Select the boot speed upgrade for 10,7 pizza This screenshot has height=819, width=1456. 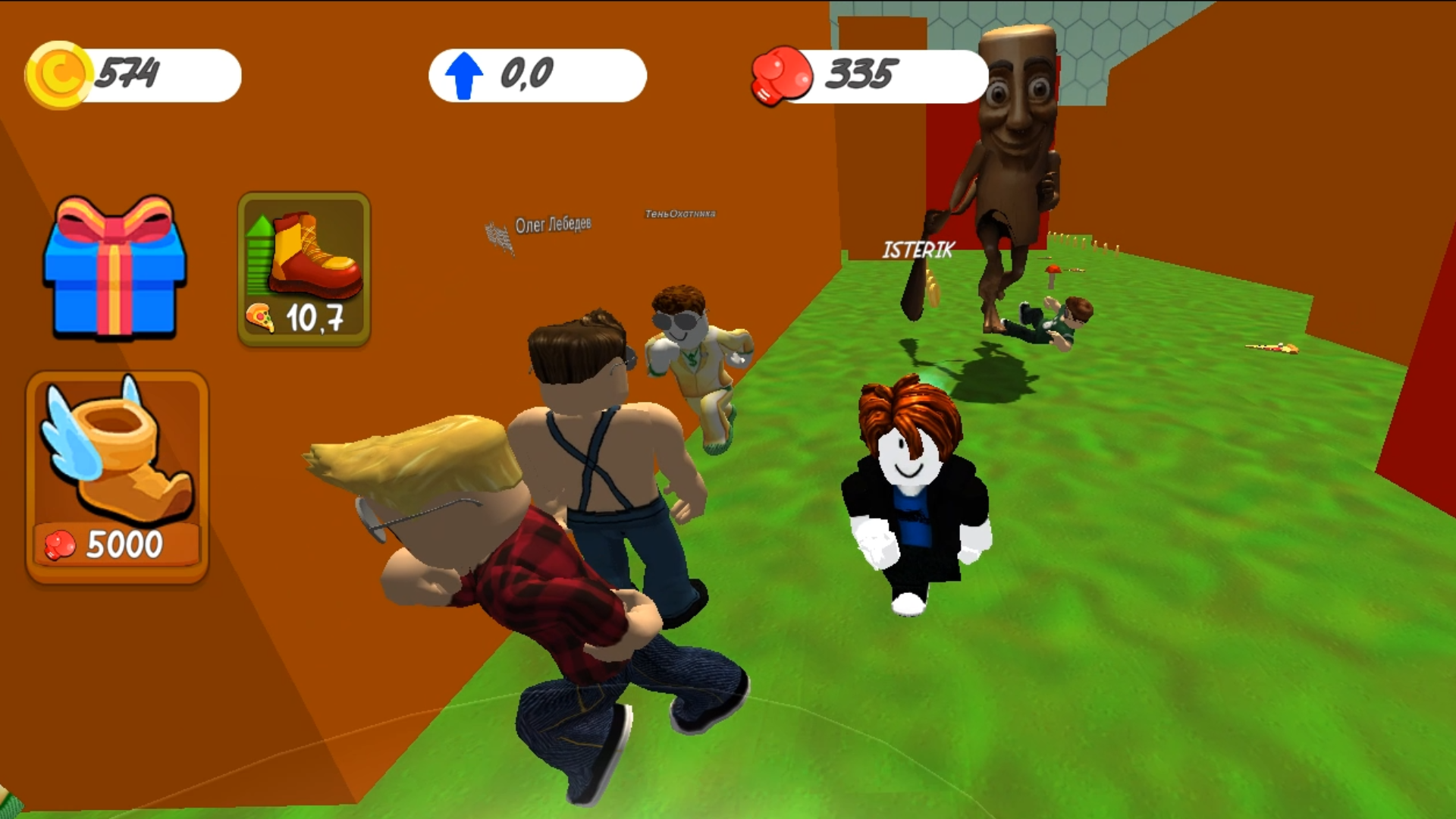[303, 269]
